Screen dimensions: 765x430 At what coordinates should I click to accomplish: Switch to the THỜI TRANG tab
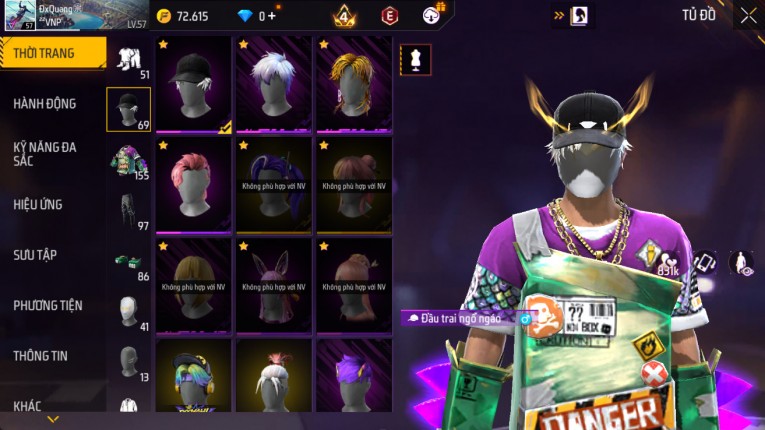(x=50, y=53)
